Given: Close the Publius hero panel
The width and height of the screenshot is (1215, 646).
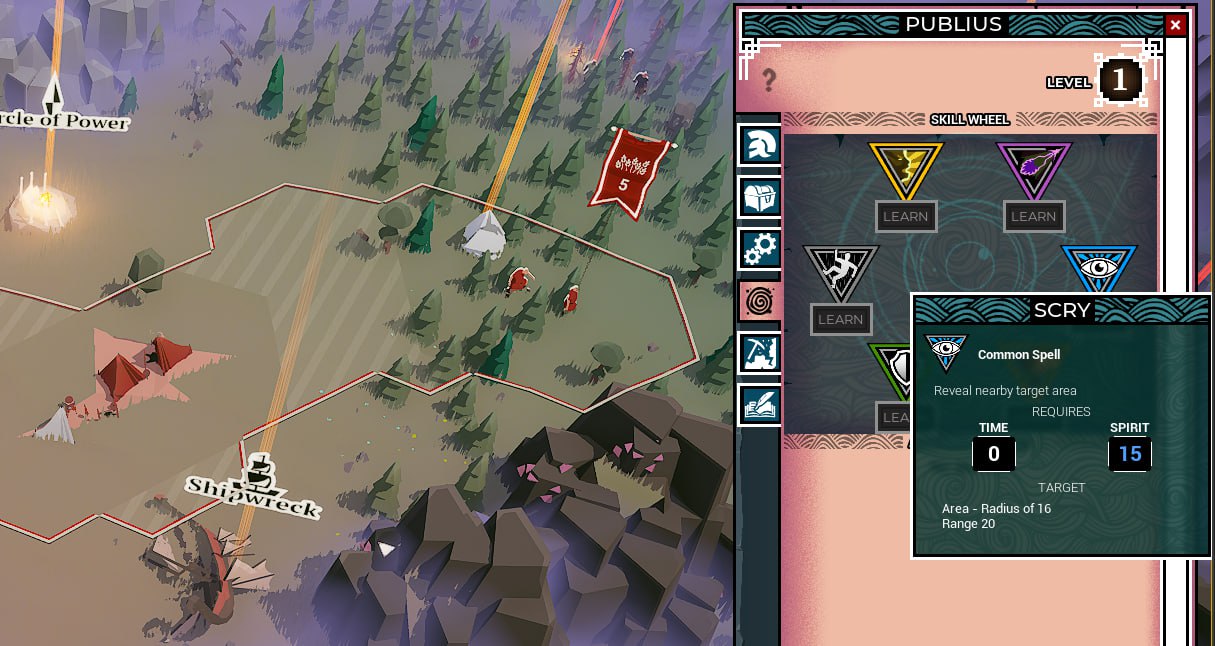Looking at the screenshot, I should click(x=1175, y=25).
